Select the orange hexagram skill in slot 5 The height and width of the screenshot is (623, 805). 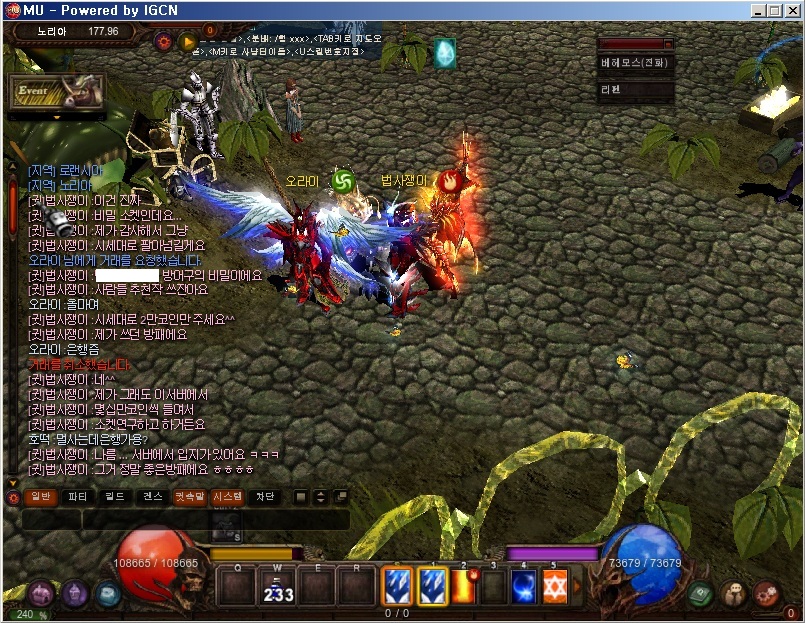[x=556, y=585]
